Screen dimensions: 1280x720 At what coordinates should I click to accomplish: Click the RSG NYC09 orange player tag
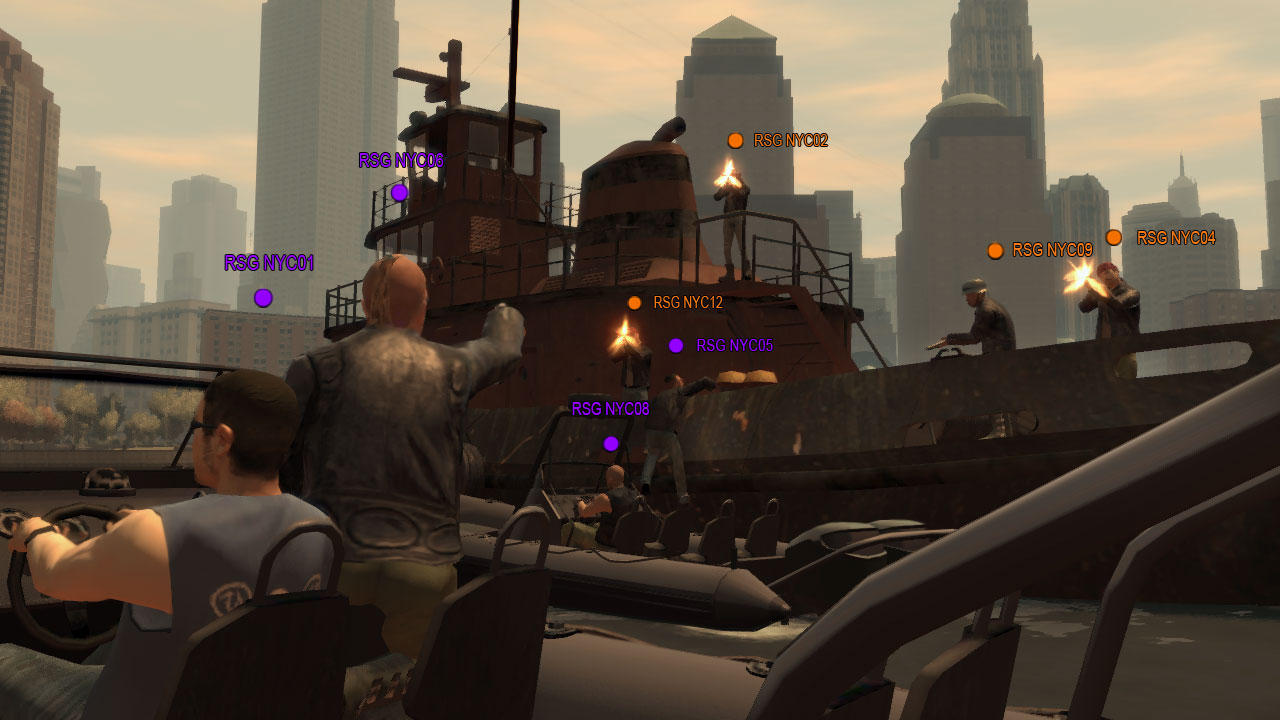[x=1052, y=250]
